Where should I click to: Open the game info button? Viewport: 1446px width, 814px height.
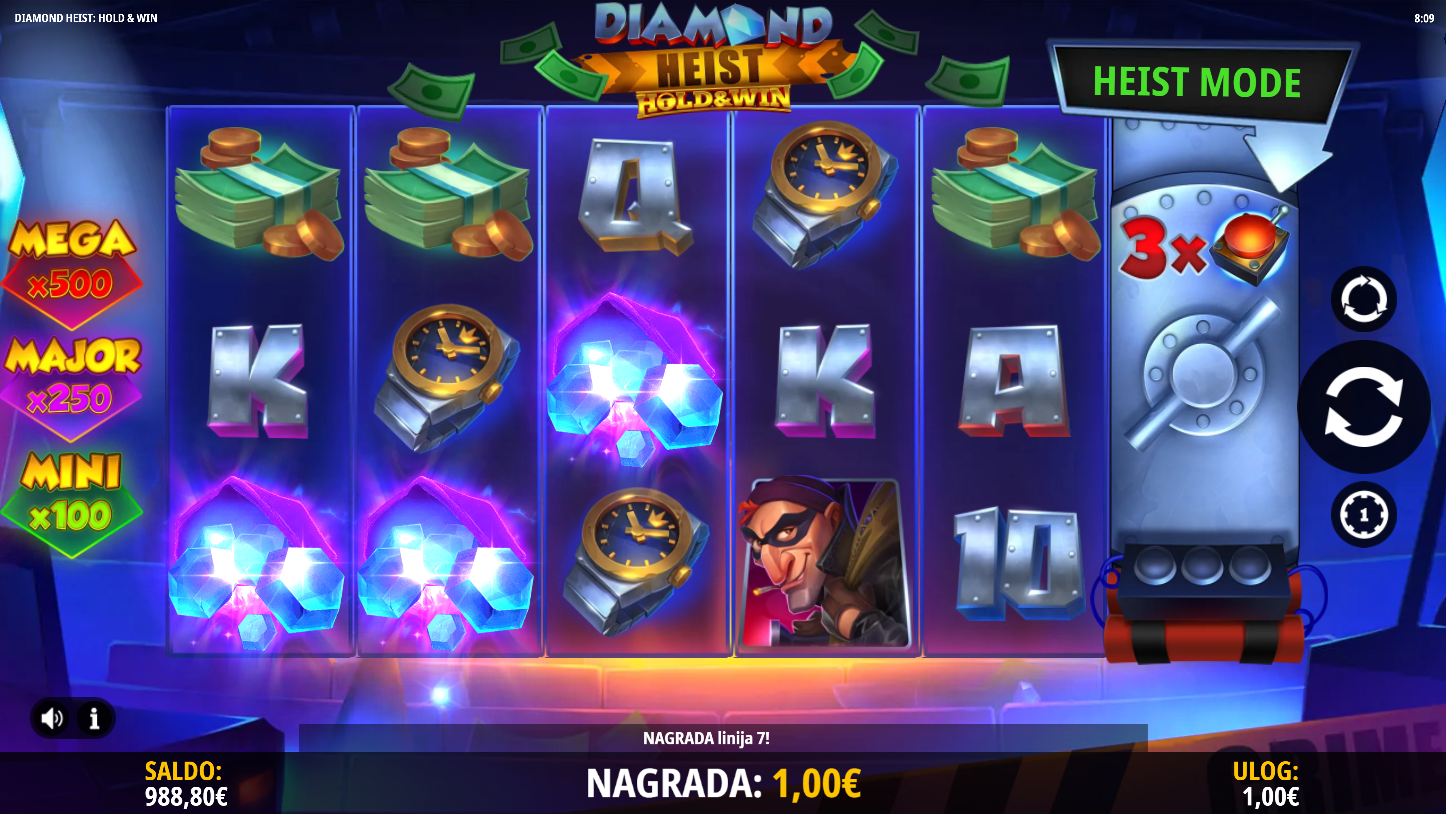coord(94,718)
